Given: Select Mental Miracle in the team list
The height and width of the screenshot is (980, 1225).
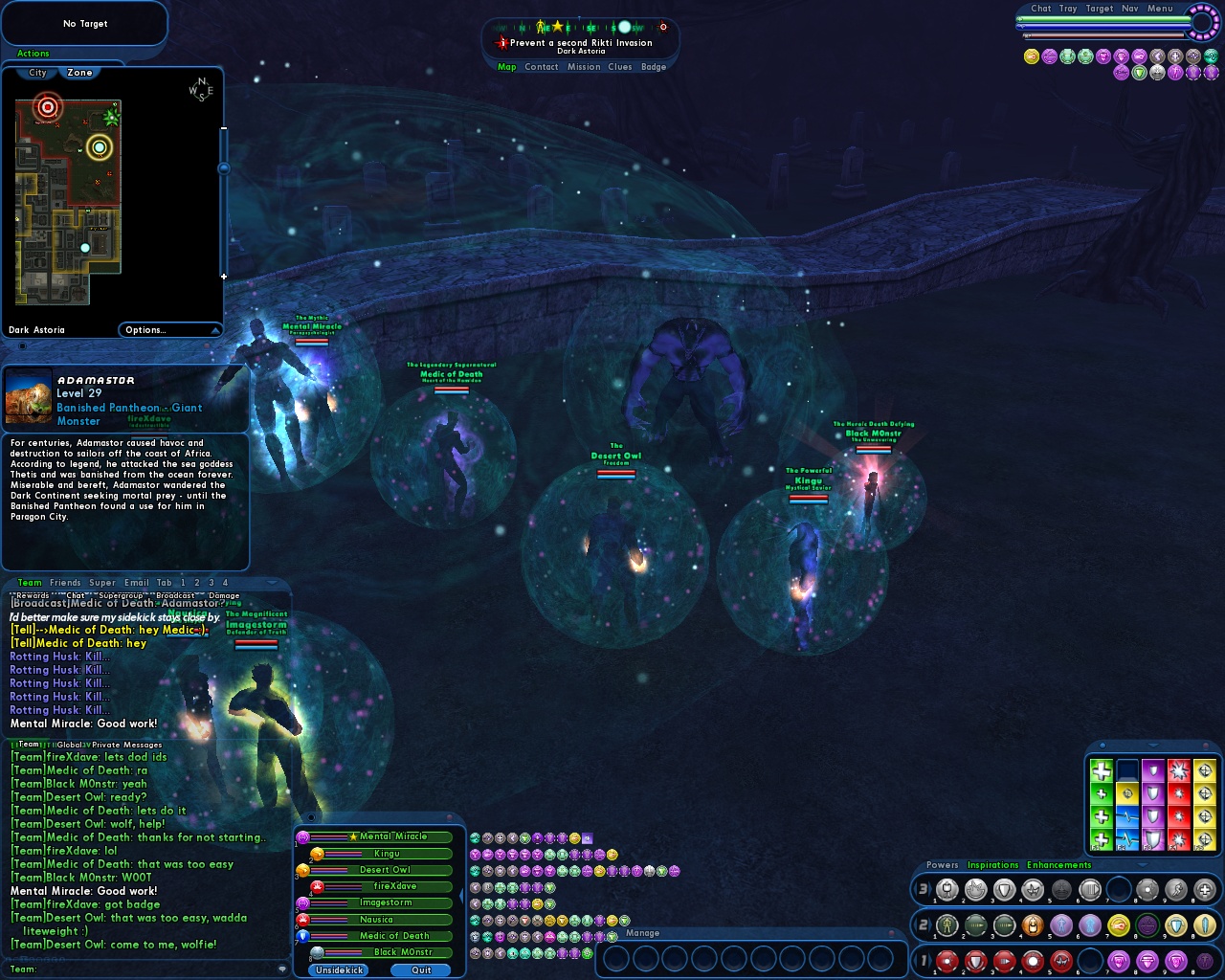Looking at the screenshot, I should pyautogui.click(x=393, y=836).
